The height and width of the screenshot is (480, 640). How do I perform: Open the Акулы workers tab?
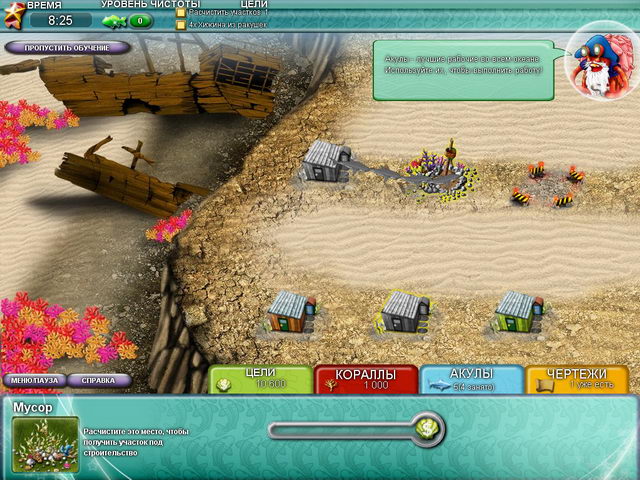(x=472, y=378)
